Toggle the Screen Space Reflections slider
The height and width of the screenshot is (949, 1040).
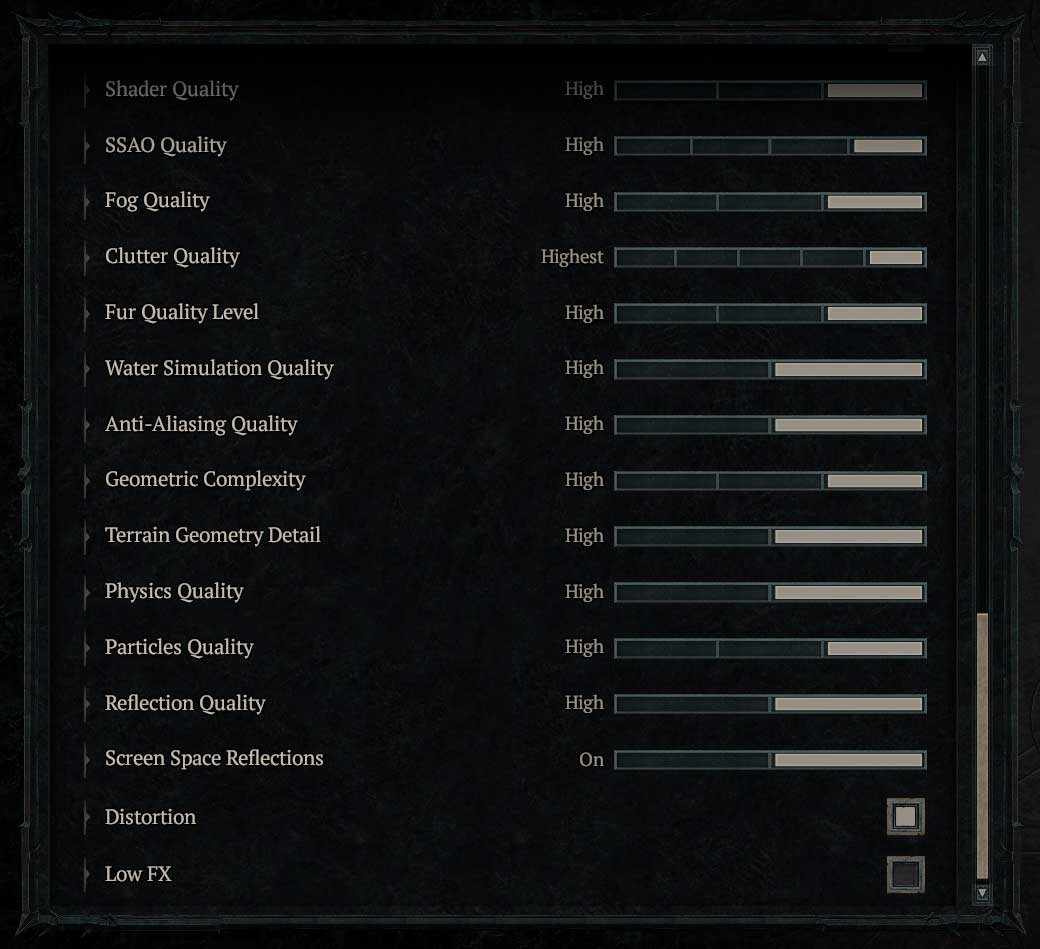pos(770,760)
